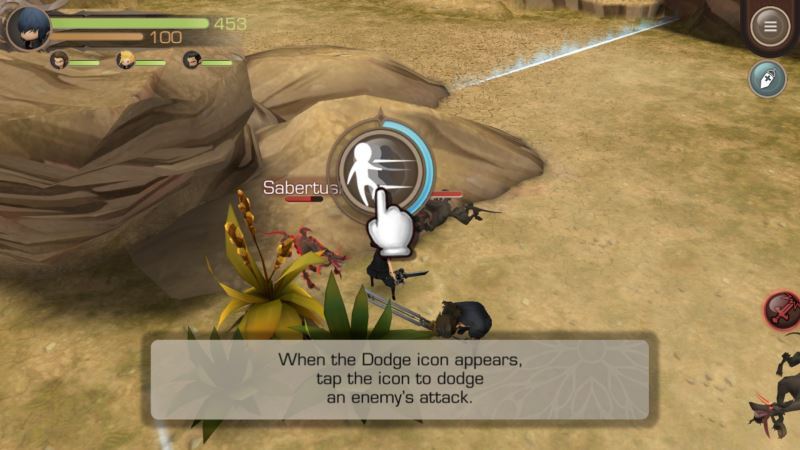Tap the round tag icon button
The width and height of the screenshot is (800, 450).
tap(768, 79)
